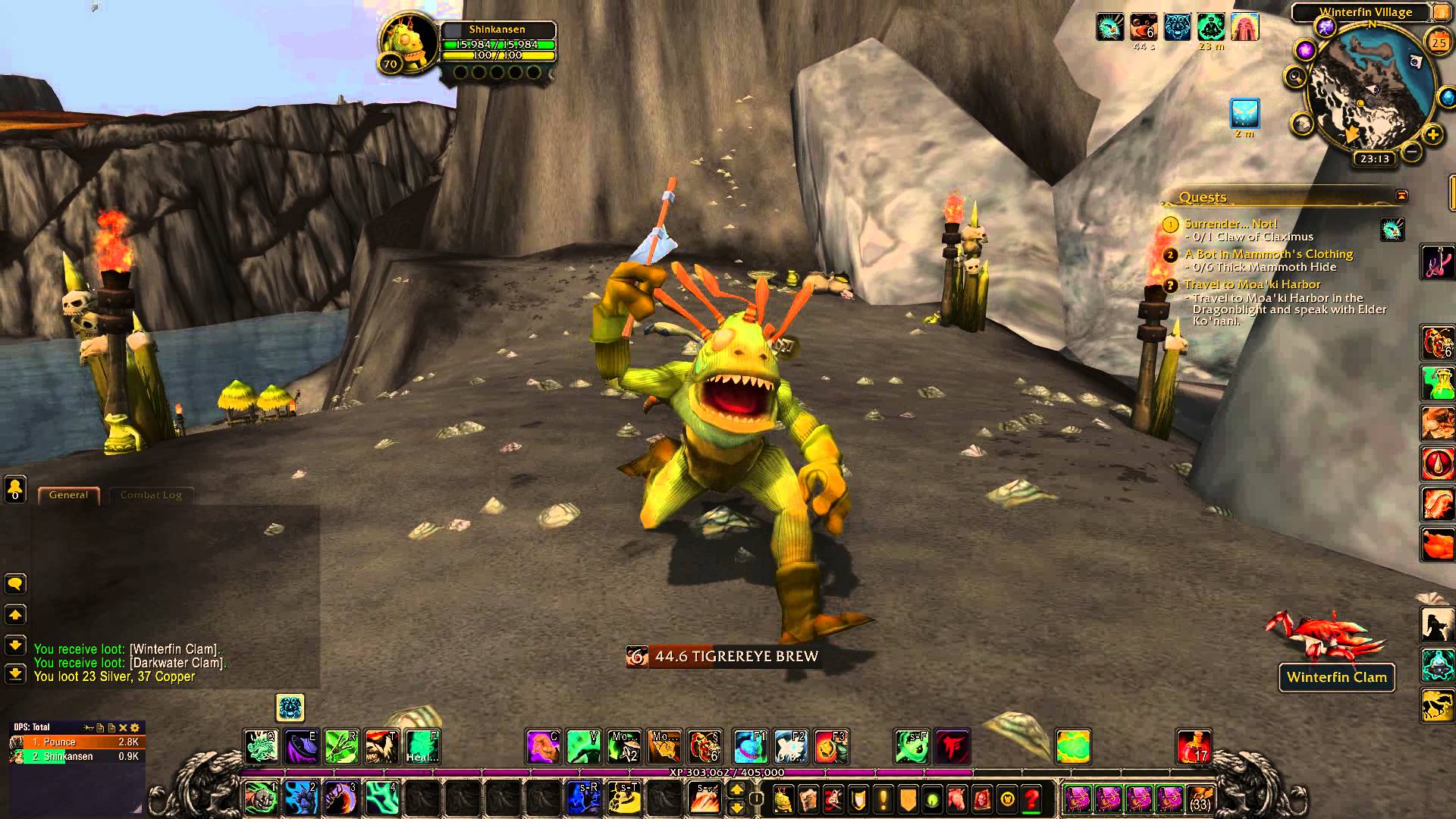
Task: Zoom out the minimap with minus button
Action: pos(1411,152)
